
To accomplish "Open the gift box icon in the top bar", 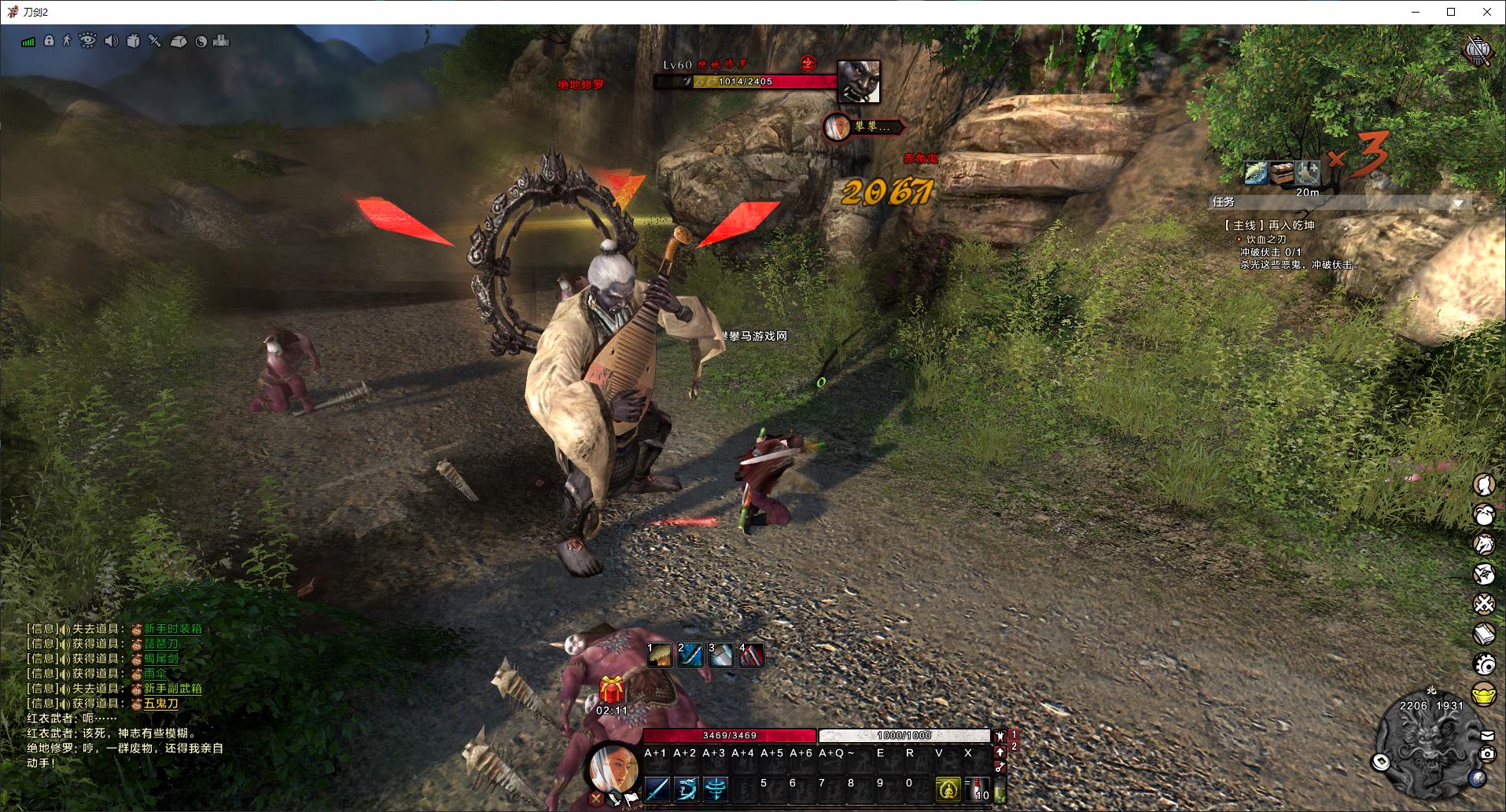I will point(133,41).
